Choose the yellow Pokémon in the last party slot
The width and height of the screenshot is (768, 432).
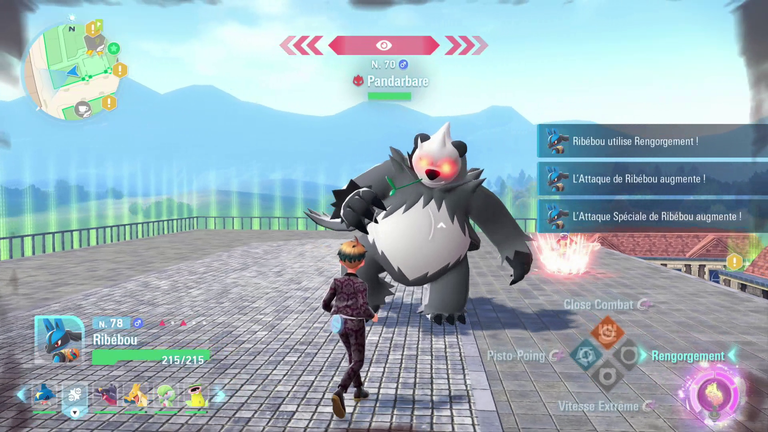(196, 396)
